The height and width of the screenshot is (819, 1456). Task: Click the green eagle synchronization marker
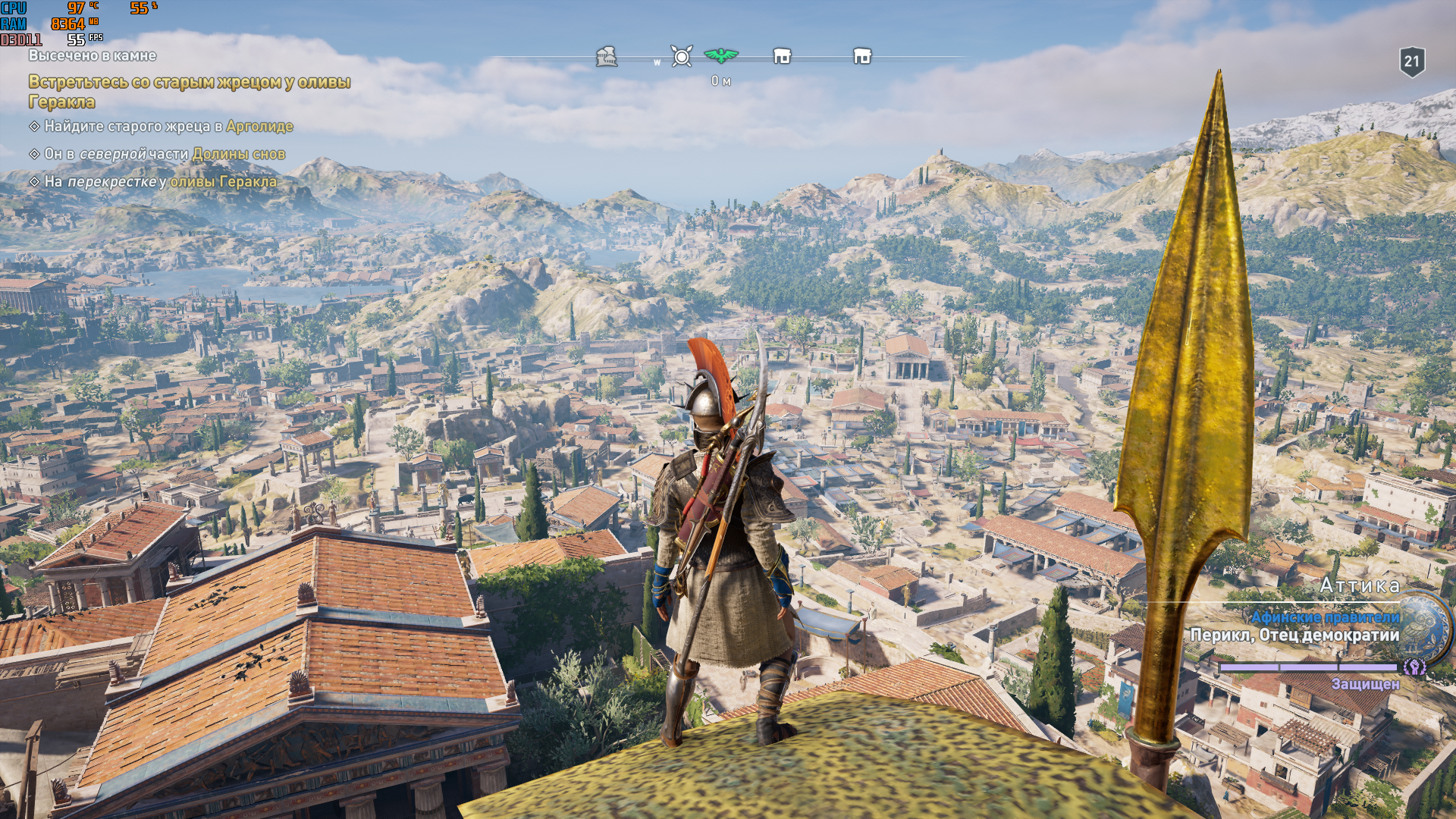tap(720, 55)
